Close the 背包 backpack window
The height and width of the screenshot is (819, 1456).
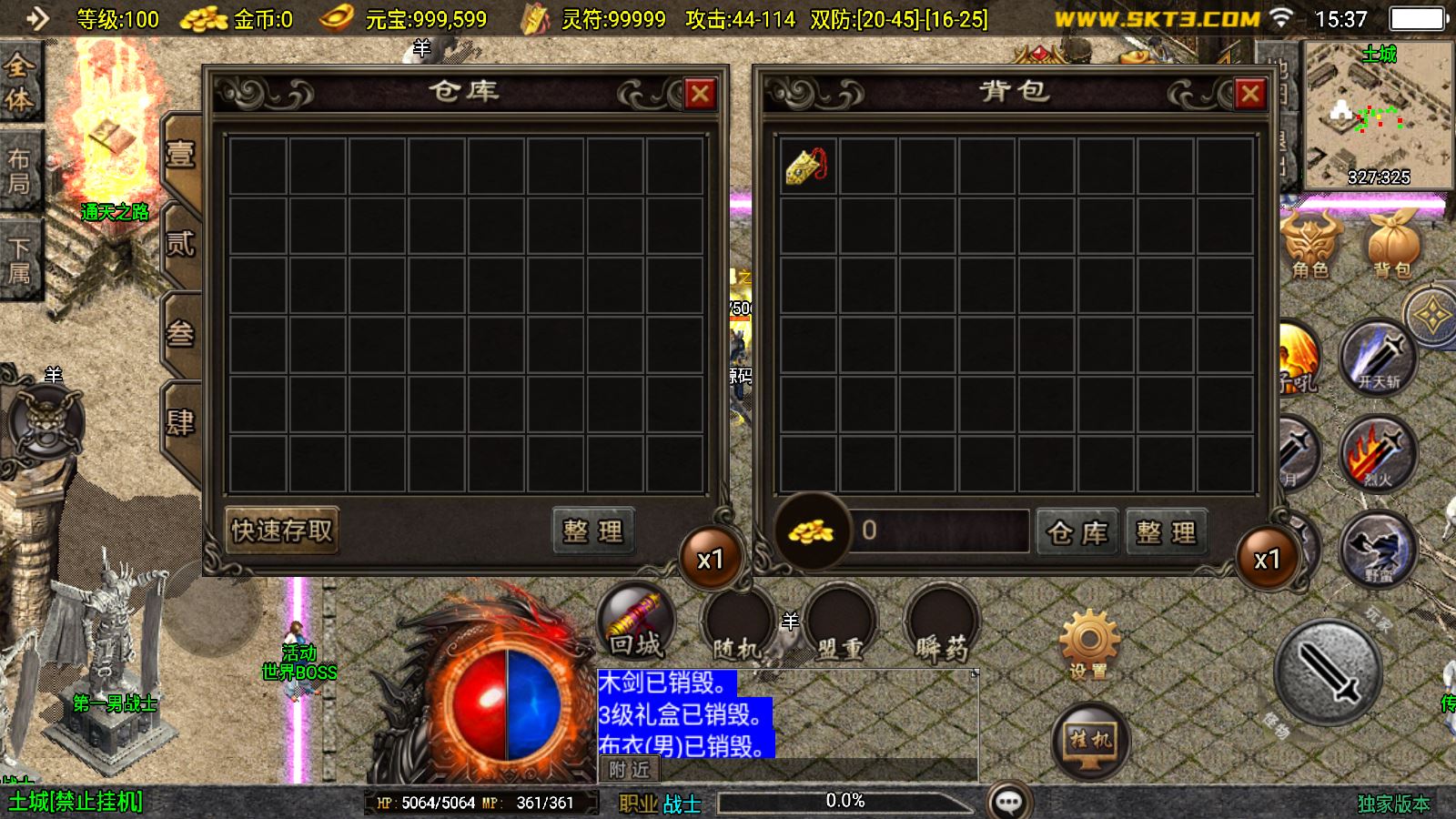1249,94
